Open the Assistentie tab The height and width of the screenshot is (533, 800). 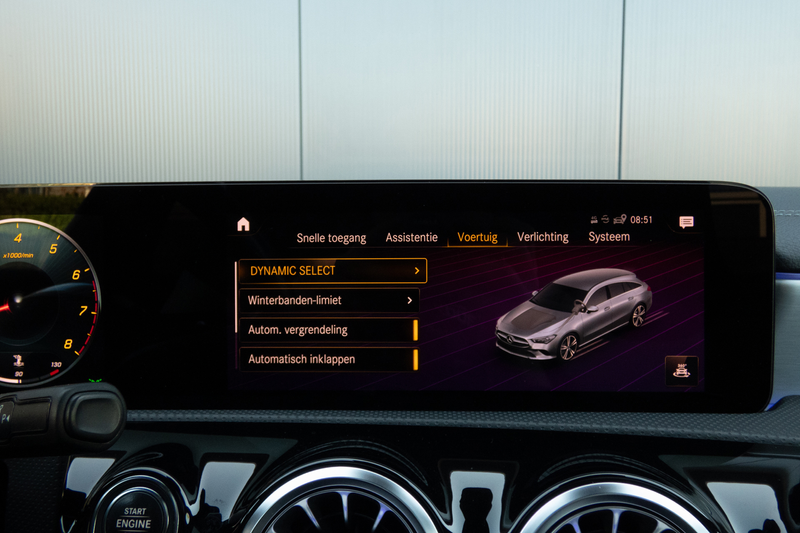(x=411, y=238)
